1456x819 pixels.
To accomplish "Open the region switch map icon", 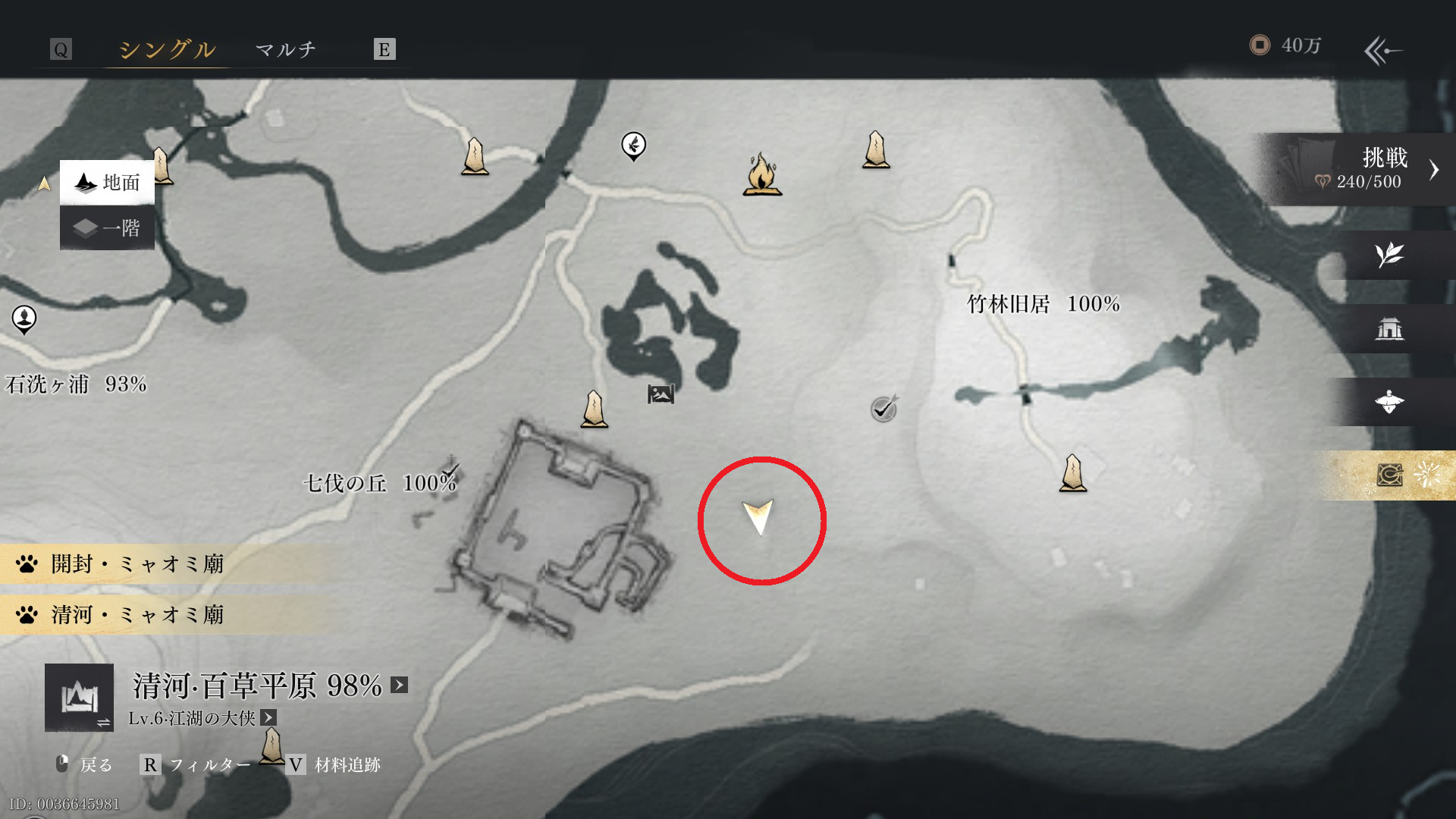I will pyautogui.click(x=79, y=698).
